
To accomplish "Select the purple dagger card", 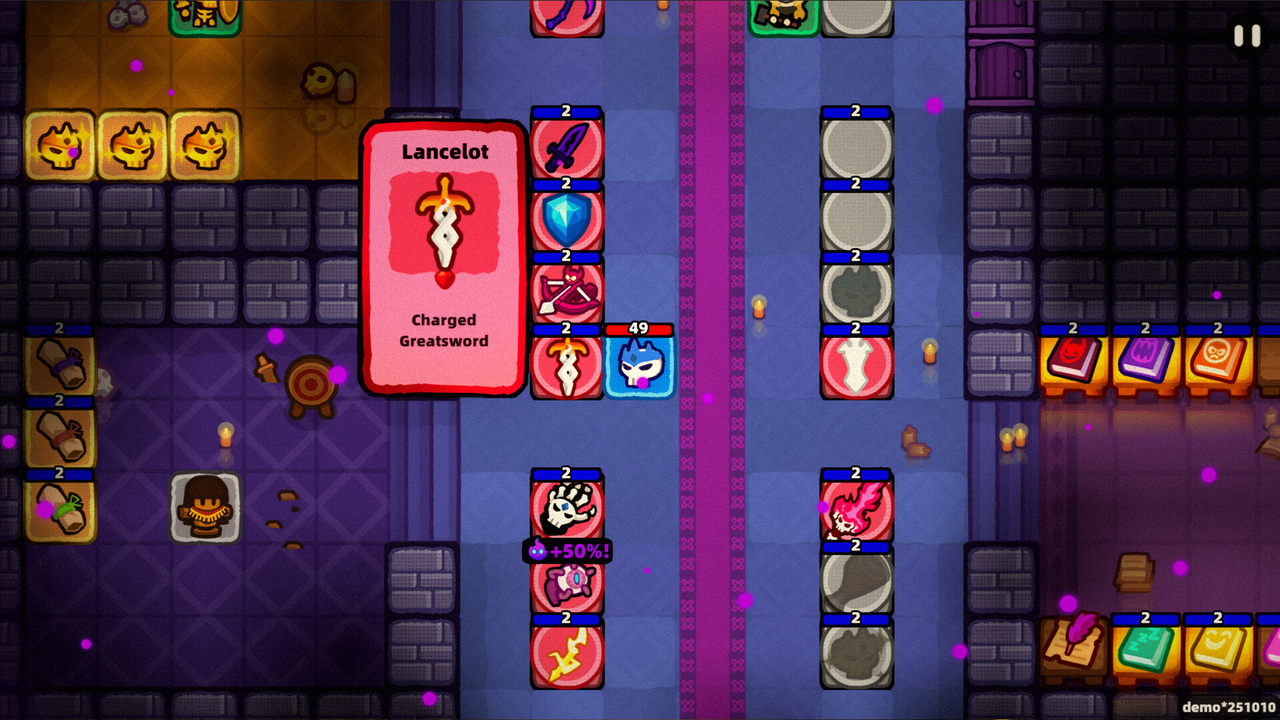I will coord(567,147).
